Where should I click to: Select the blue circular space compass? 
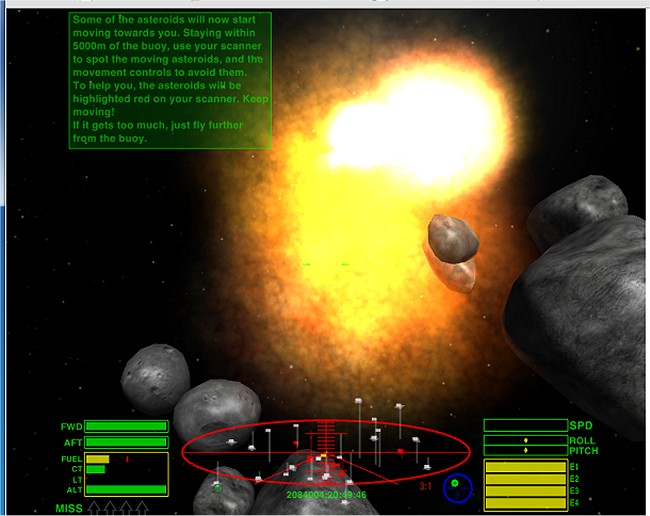tap(457, 487)
